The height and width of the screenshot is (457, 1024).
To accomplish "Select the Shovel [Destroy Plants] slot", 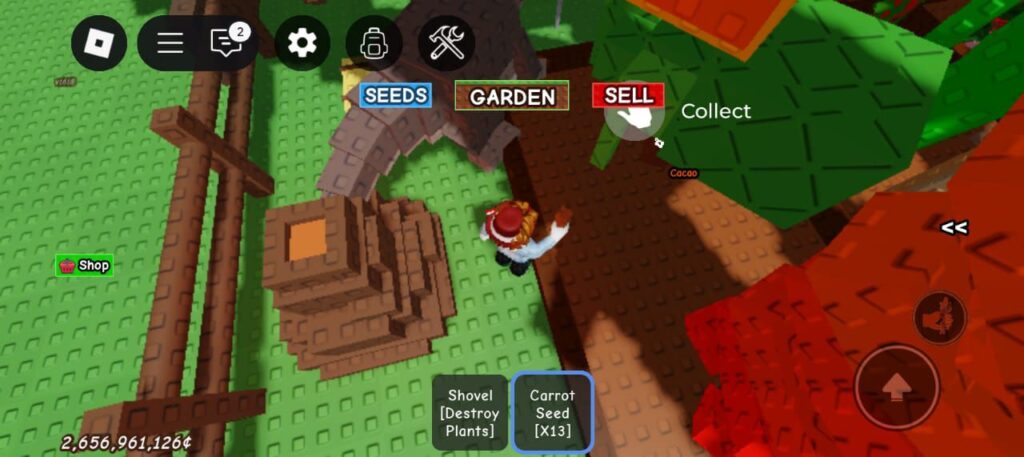I will pos(470,412).
